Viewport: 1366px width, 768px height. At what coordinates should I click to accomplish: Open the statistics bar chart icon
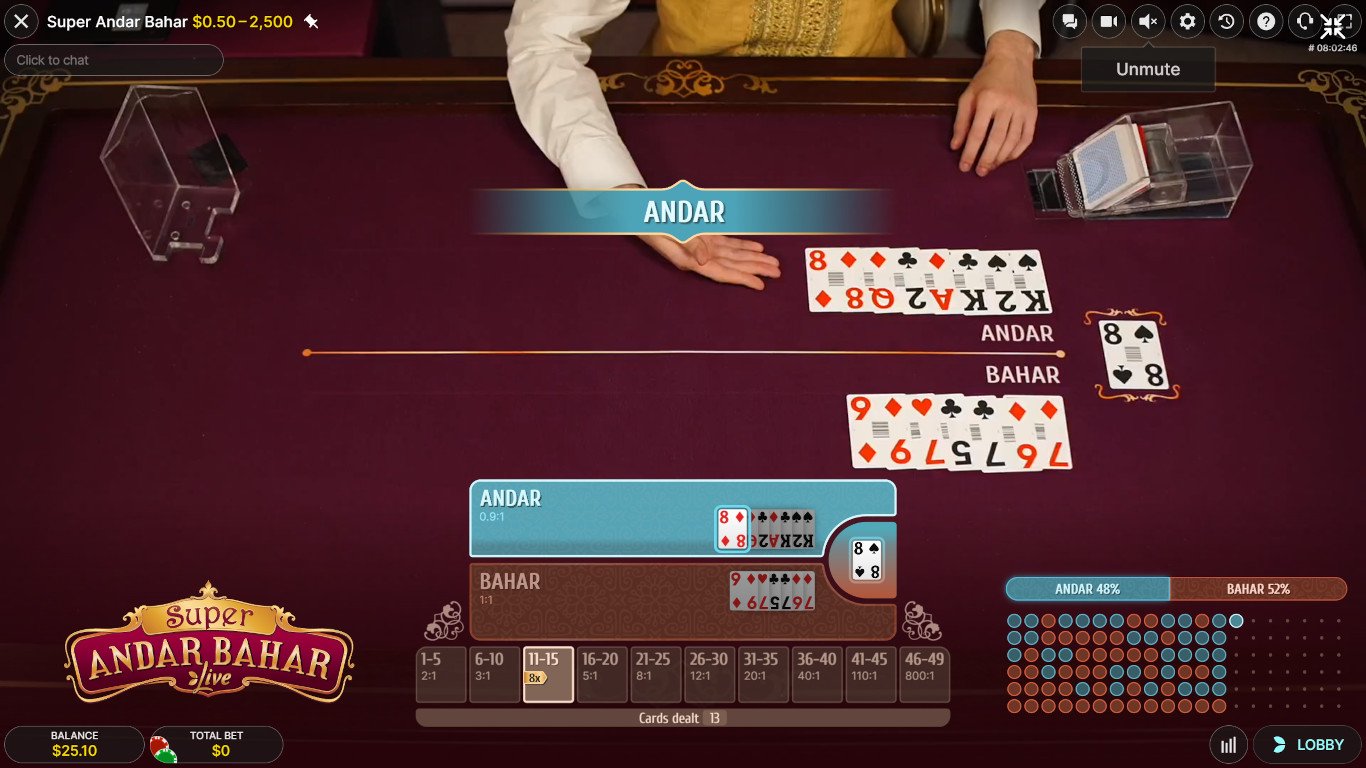pos(1228,745)
